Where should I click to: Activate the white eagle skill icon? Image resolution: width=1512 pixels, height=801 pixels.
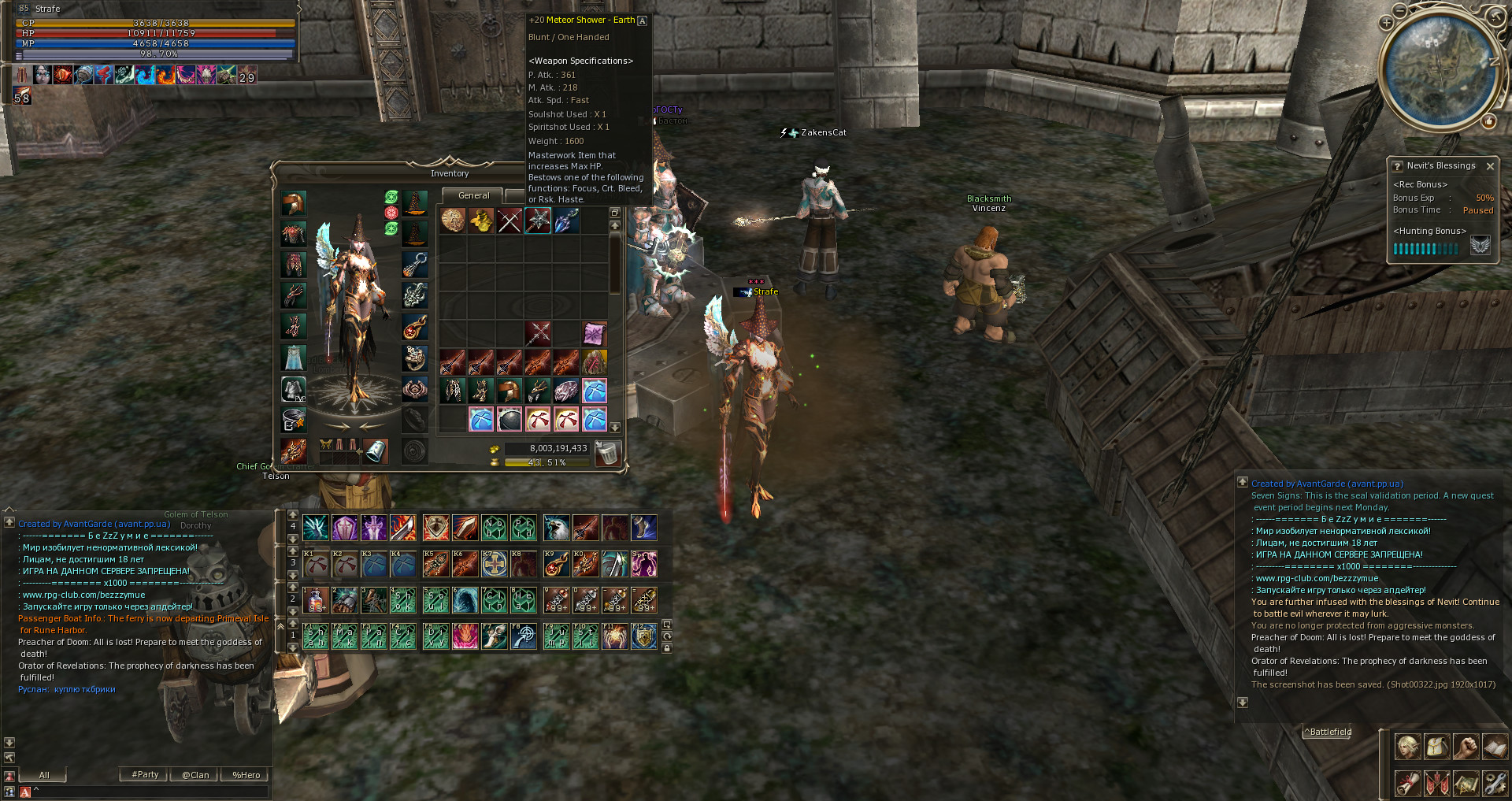[x=556, y=528]
